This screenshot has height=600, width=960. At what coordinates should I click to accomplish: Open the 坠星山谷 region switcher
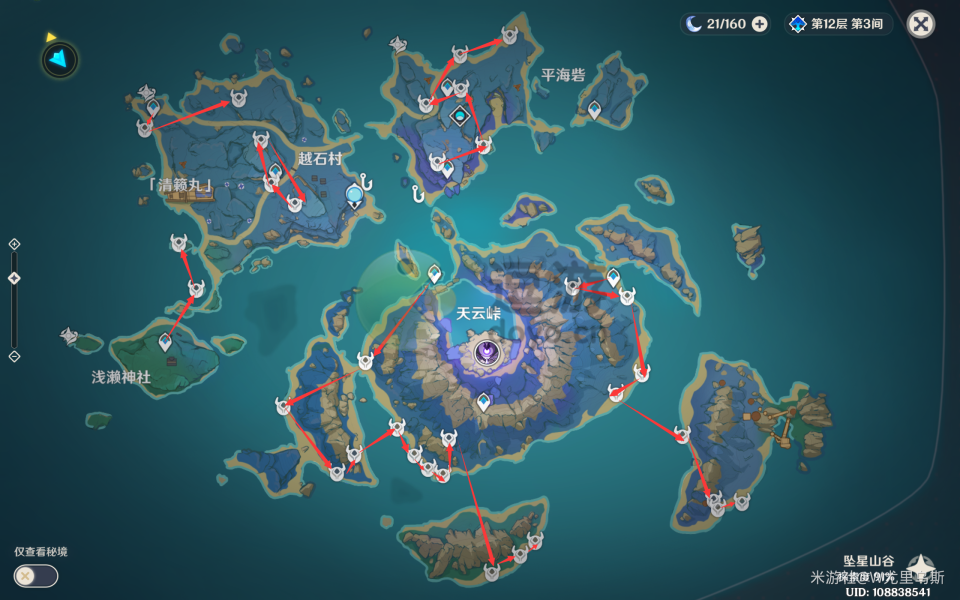[920, 566]
